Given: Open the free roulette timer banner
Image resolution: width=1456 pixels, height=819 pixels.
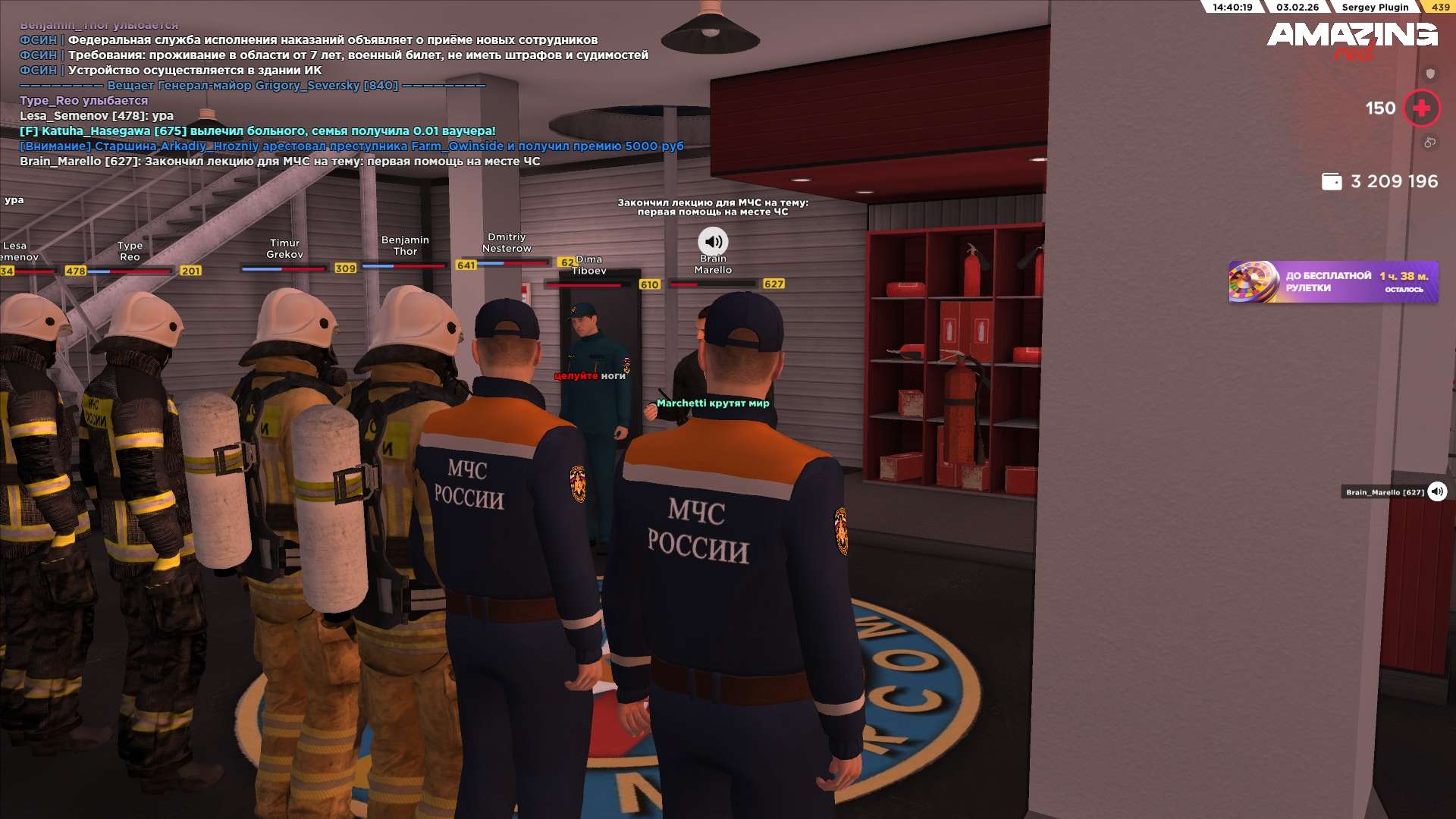Looking at the screenshot, I should (x=1332, y=282).
